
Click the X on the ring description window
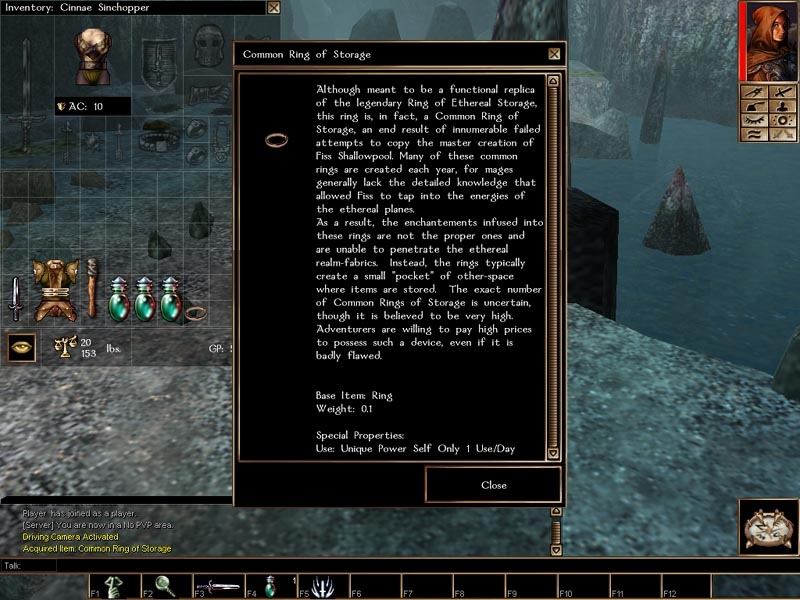tap(554, 54)
